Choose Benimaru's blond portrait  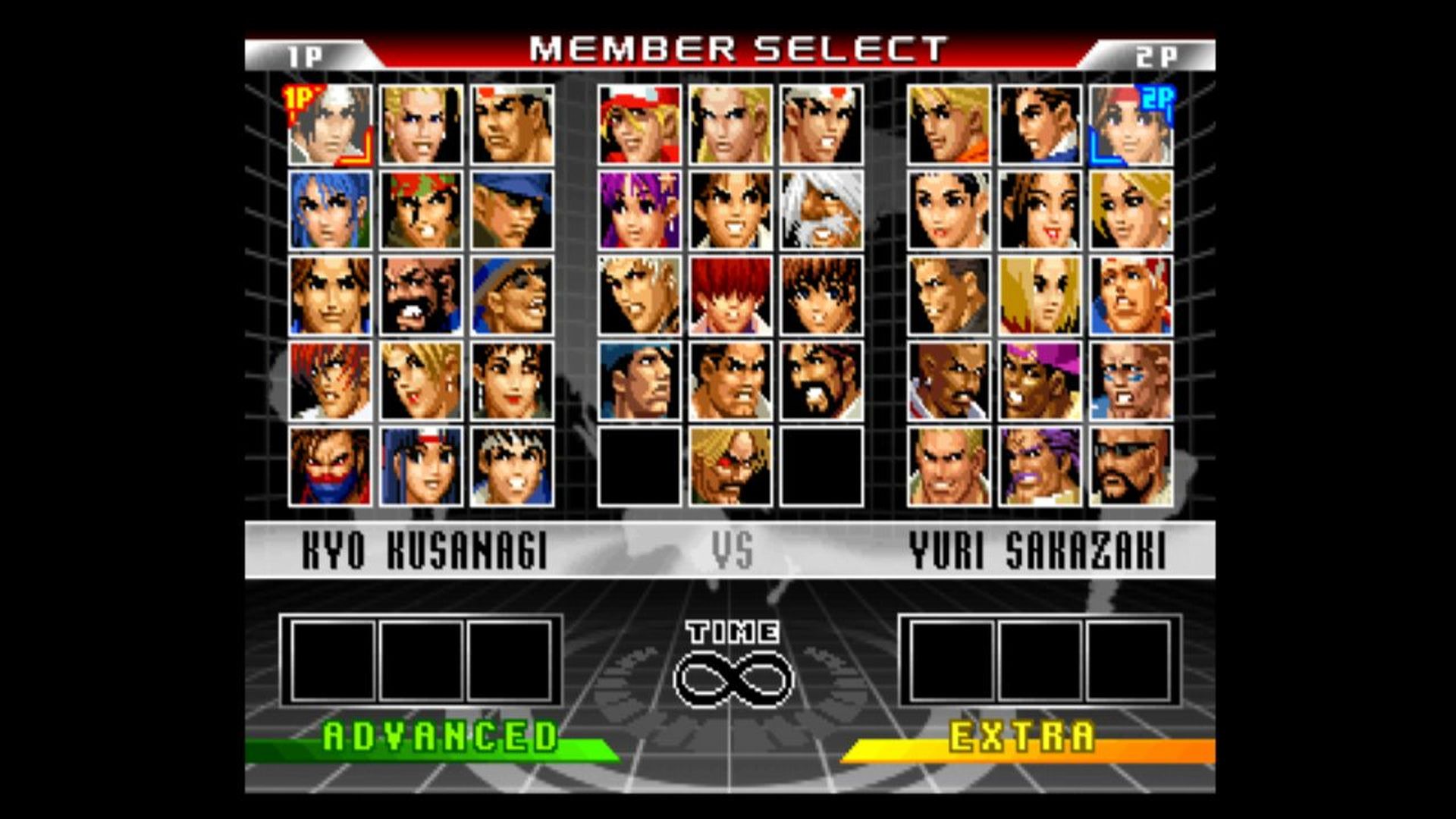click(421, 125)
